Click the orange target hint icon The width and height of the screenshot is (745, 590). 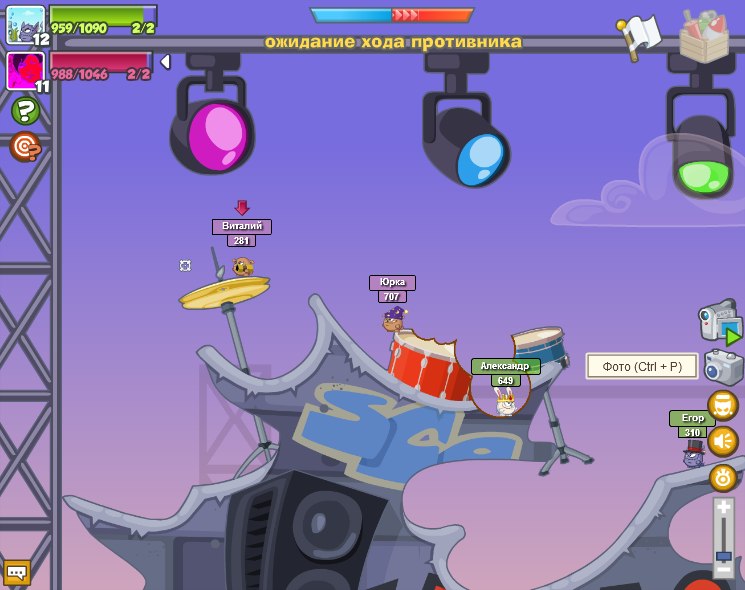25,147
